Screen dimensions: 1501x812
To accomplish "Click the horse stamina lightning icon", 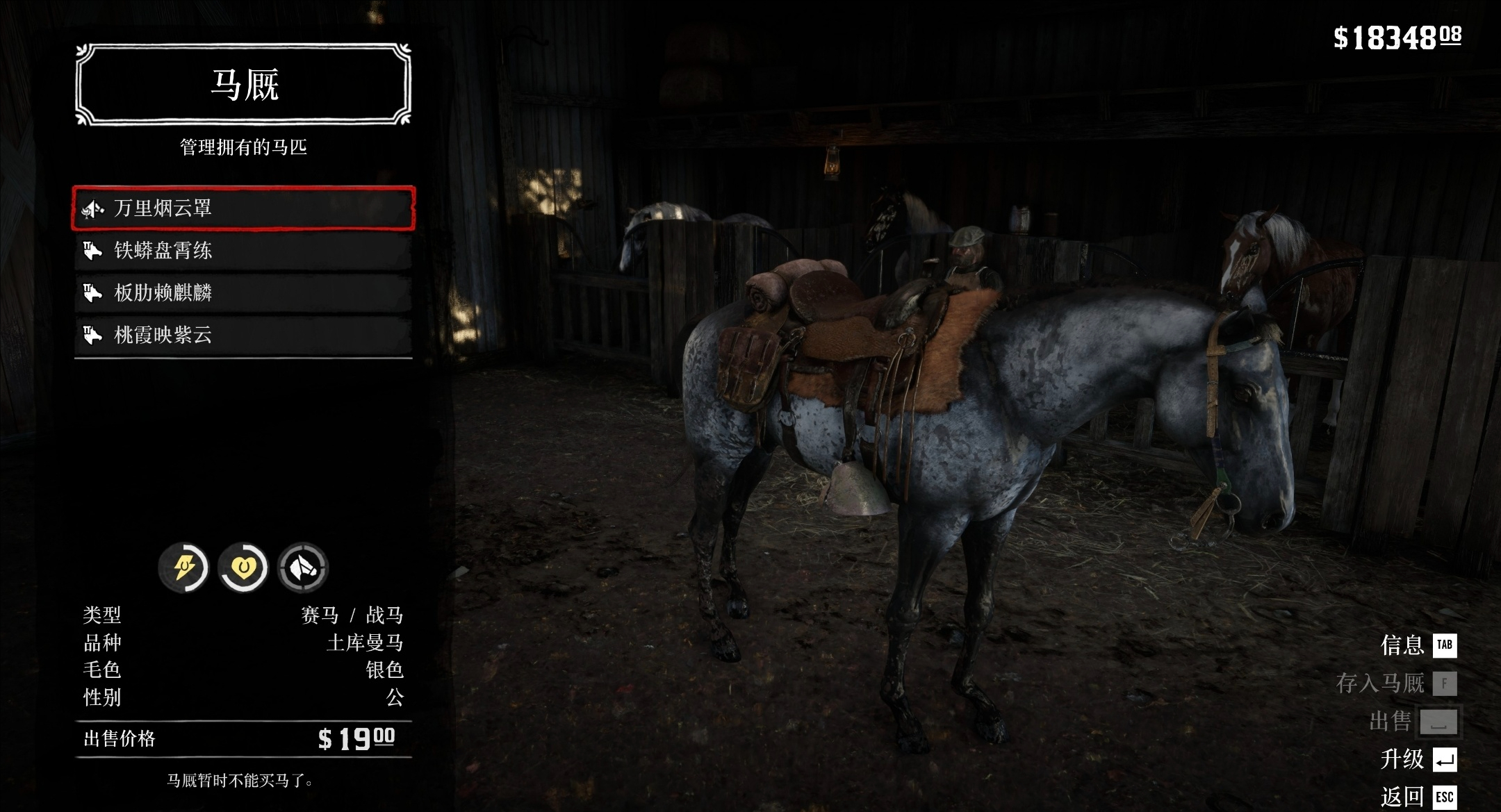I will (183, 568).
